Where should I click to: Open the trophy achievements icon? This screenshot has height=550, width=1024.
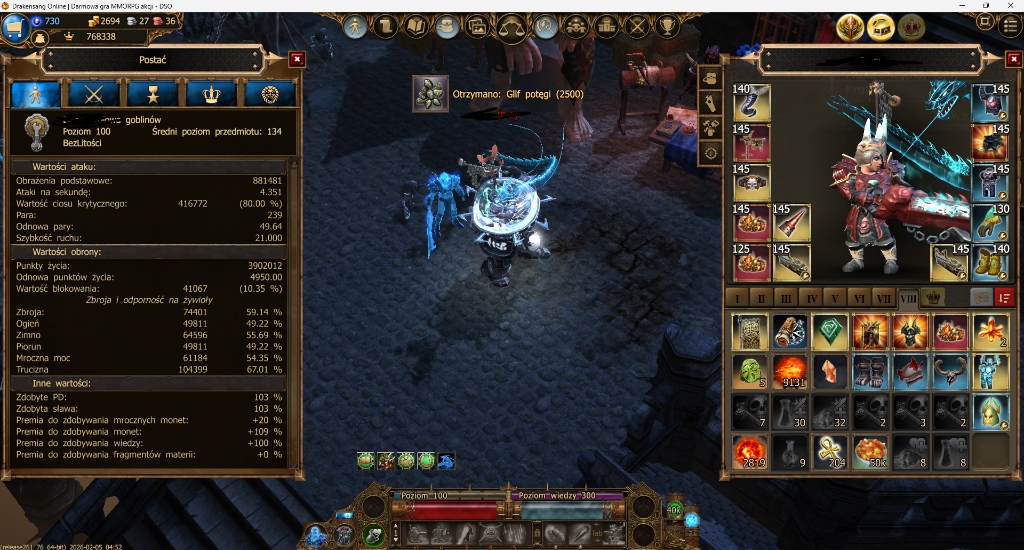[668, 26]
